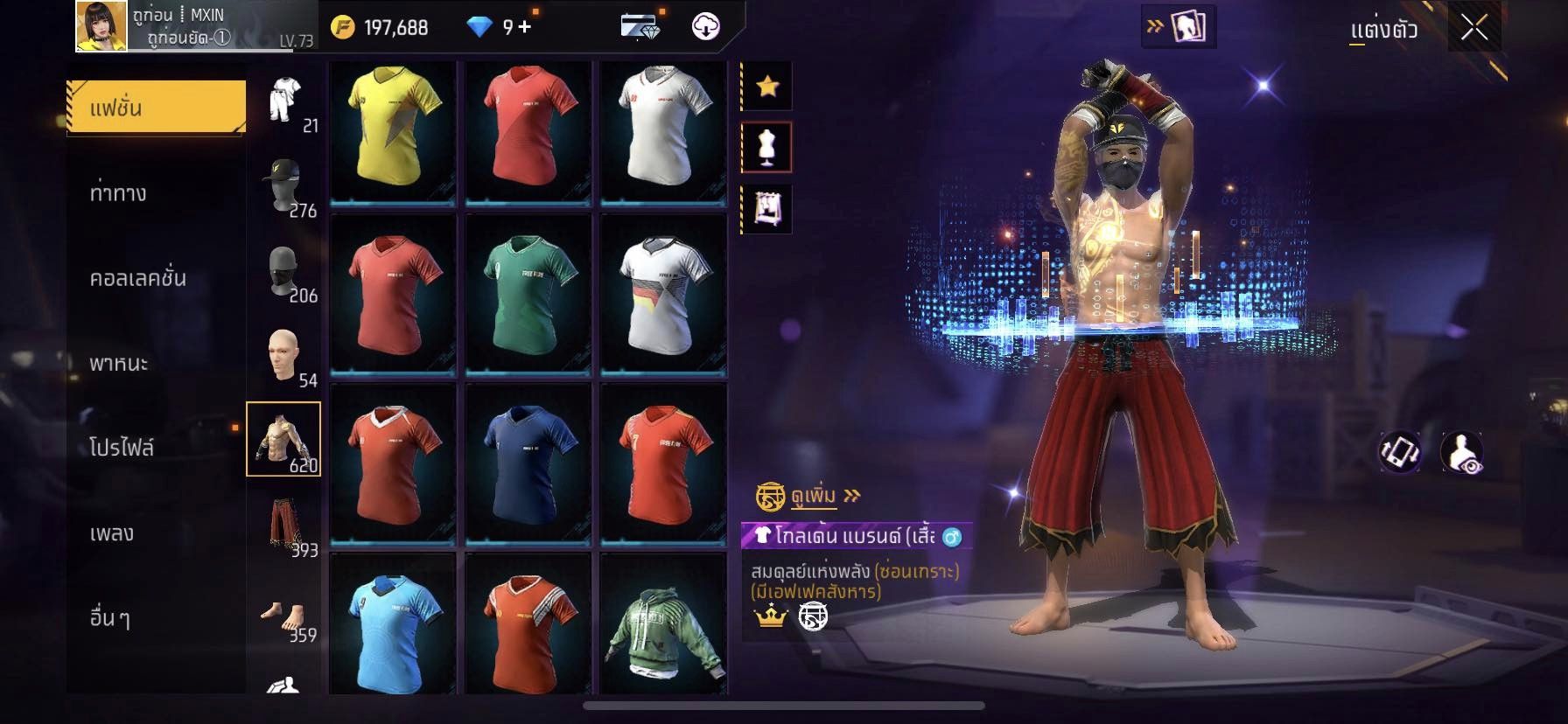Open the เพลง (Music) tab
The width and height of the screenshot is (1568, 724).
(x=112, y=533)
